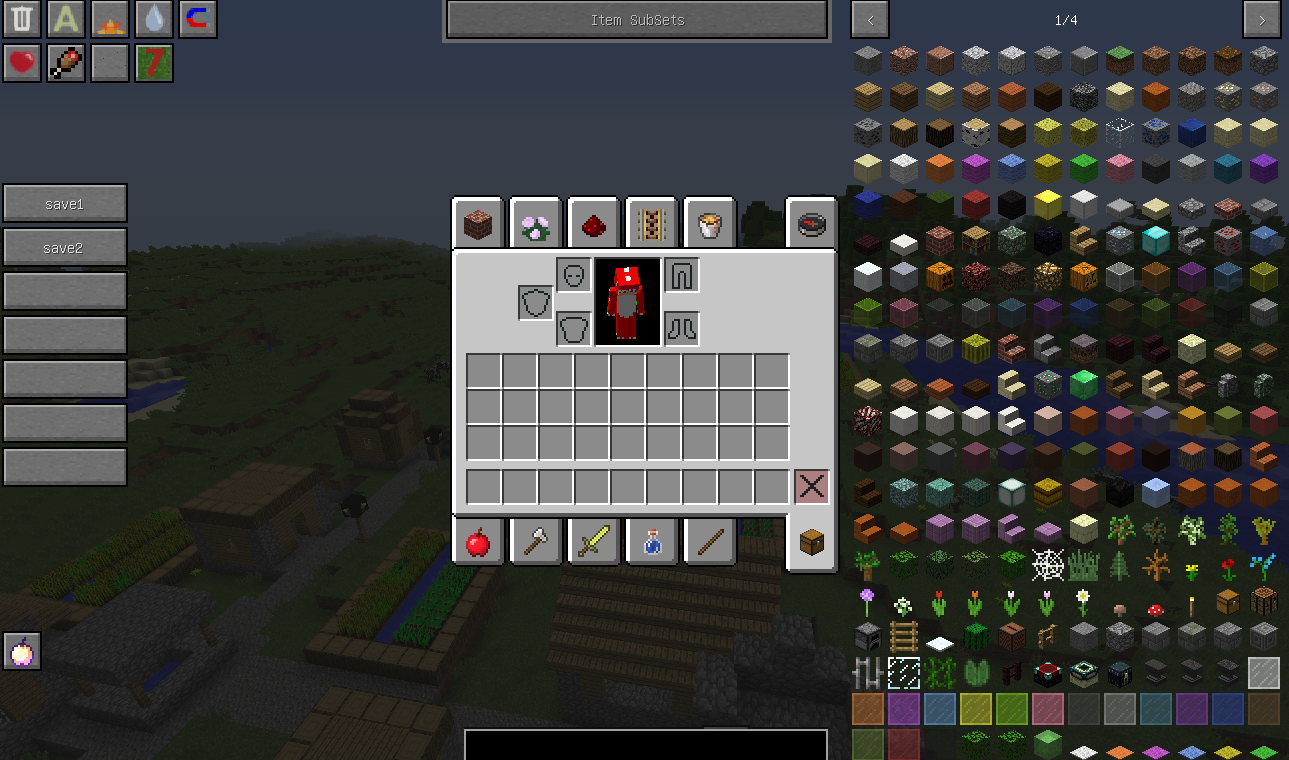
Task: Switch to the food tab with the apple
Action: pos(477,541)
